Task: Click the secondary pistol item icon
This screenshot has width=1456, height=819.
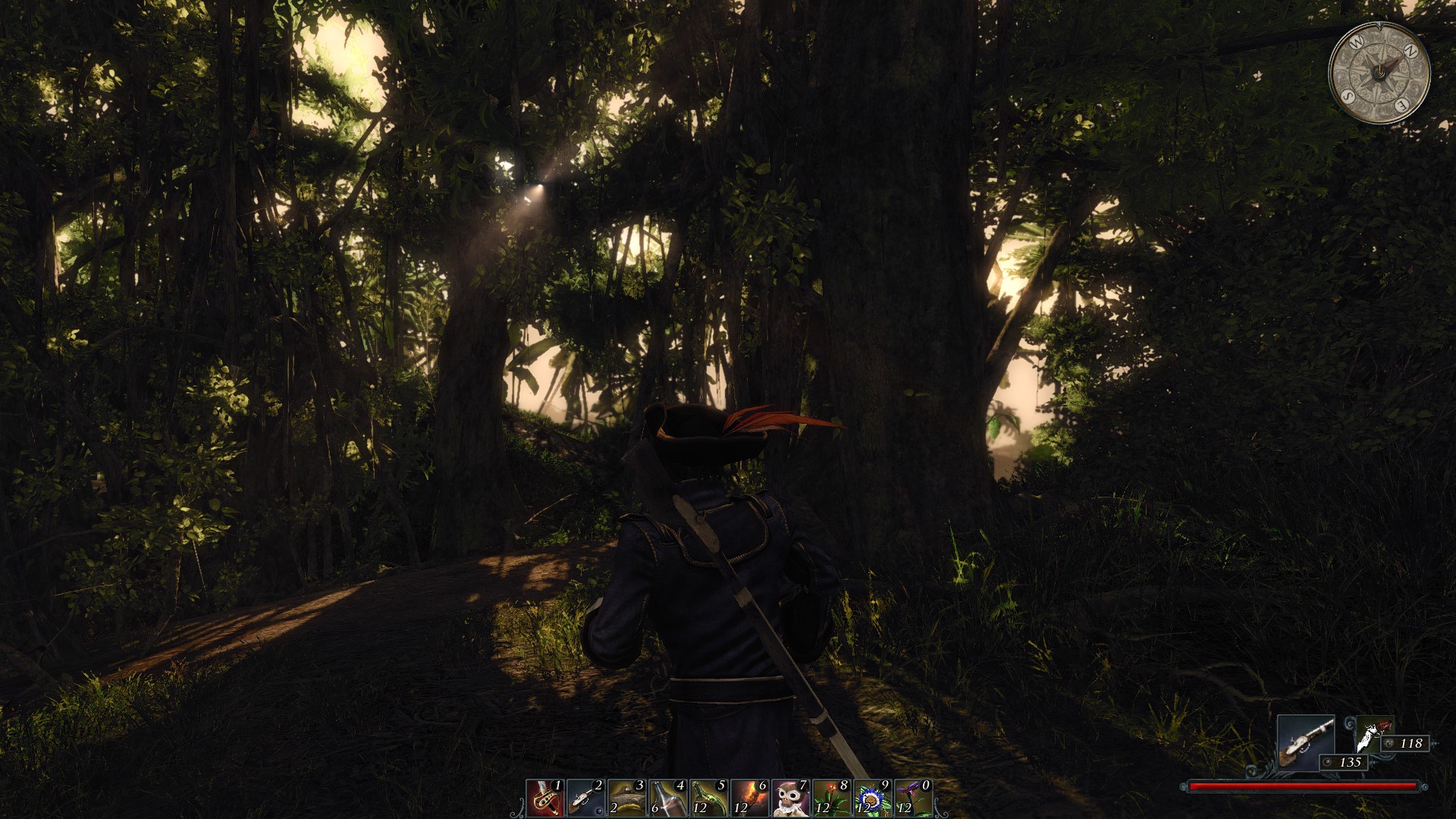Action: [x=1373, y=733]
